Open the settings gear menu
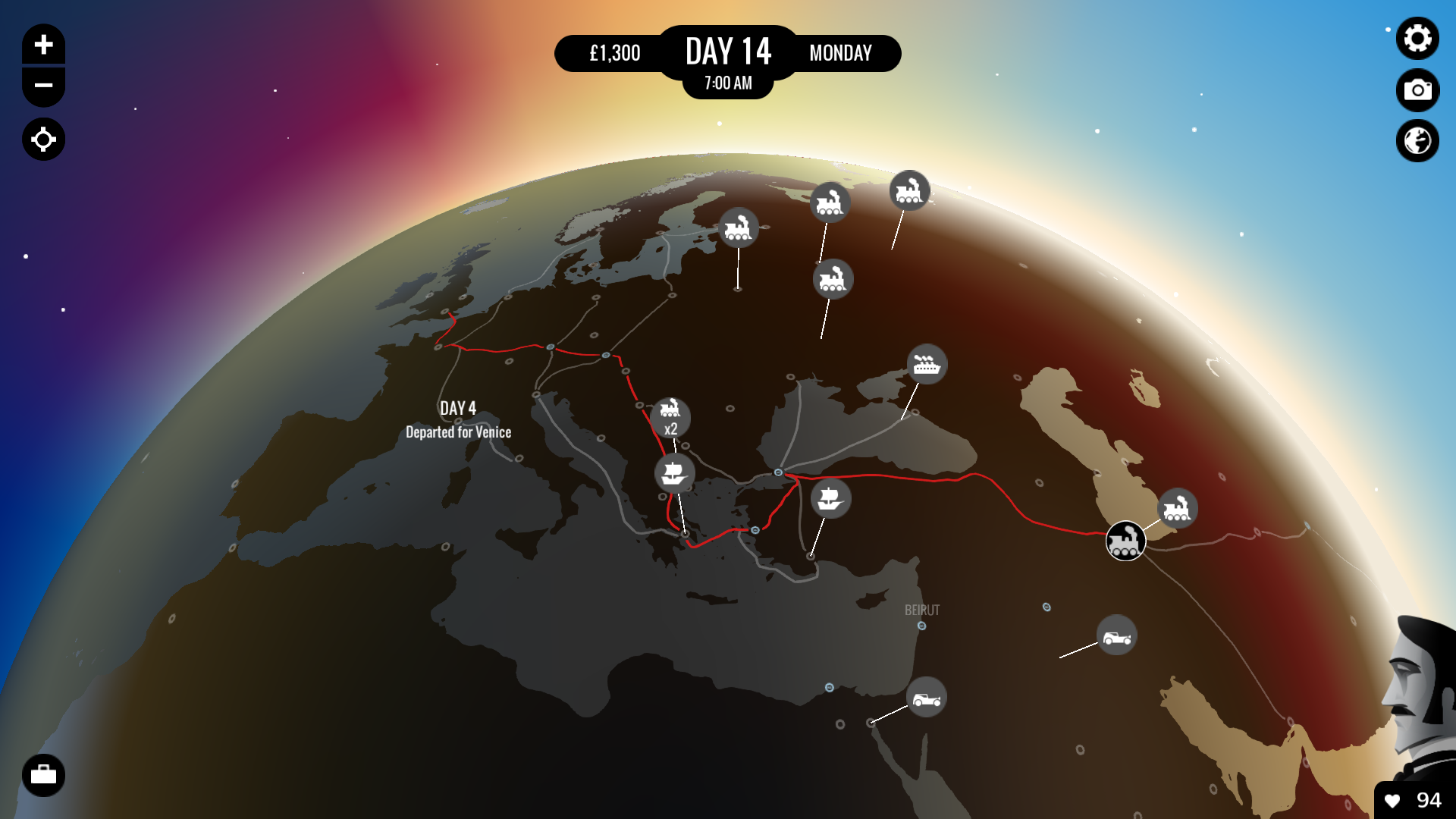1456x819 pixels. [1417, 39]
